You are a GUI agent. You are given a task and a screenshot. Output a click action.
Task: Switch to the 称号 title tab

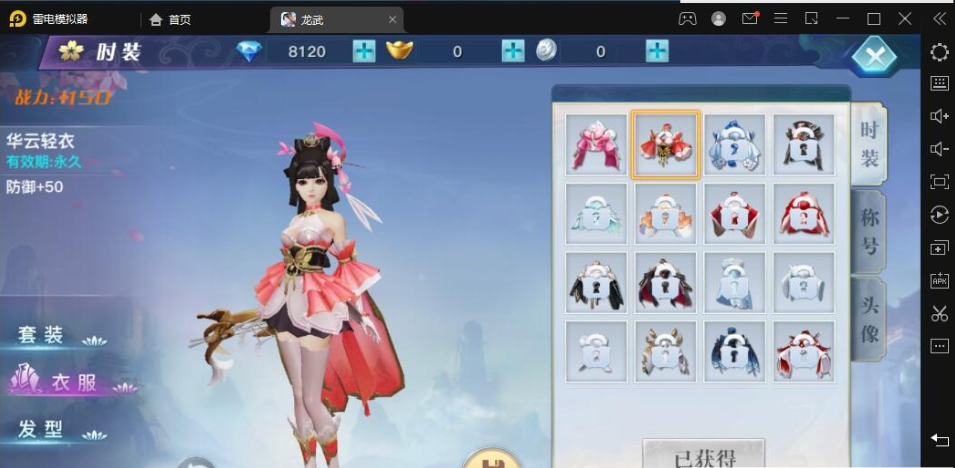tap(870, 231)
